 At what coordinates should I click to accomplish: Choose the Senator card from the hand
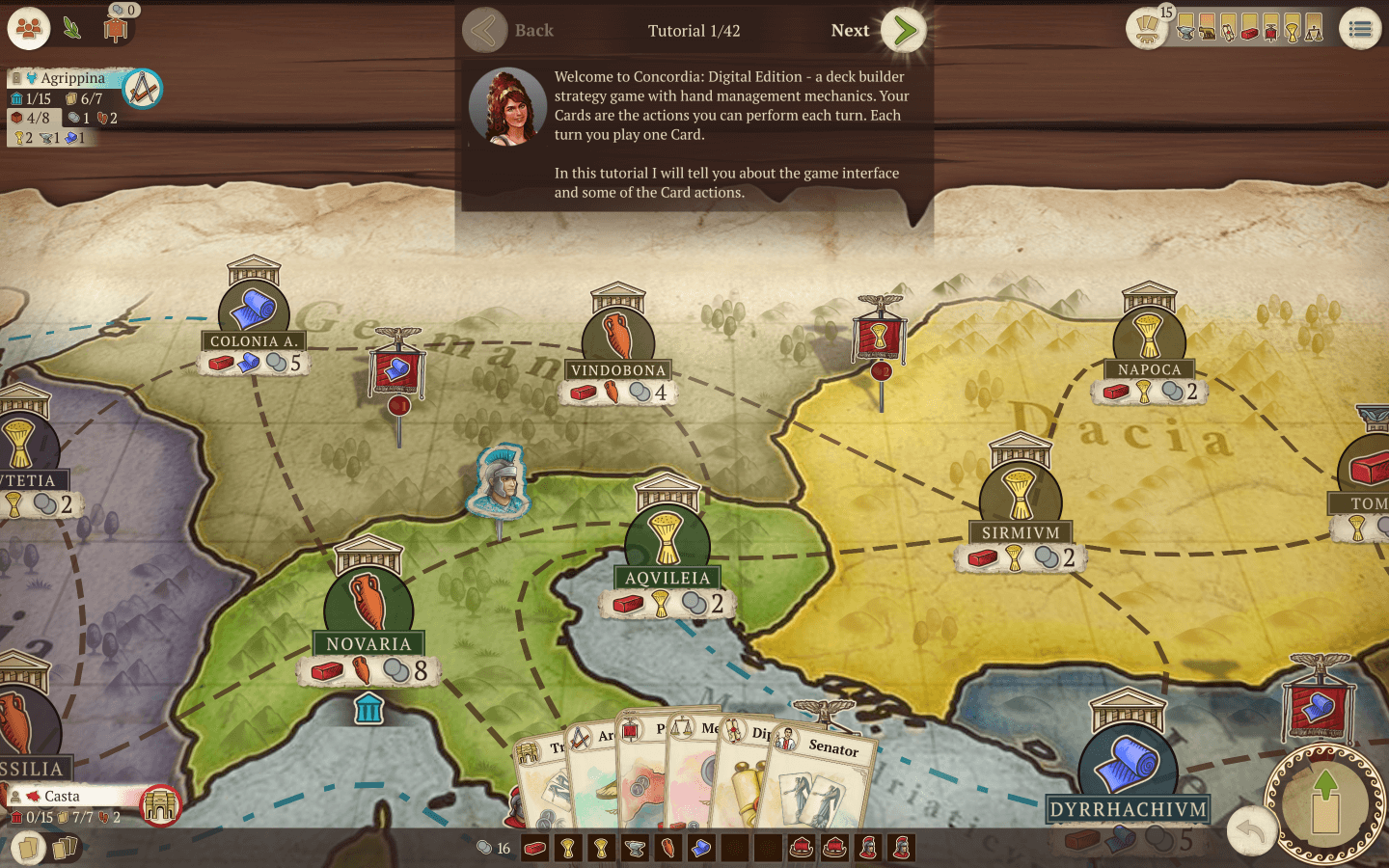(820, 781)
